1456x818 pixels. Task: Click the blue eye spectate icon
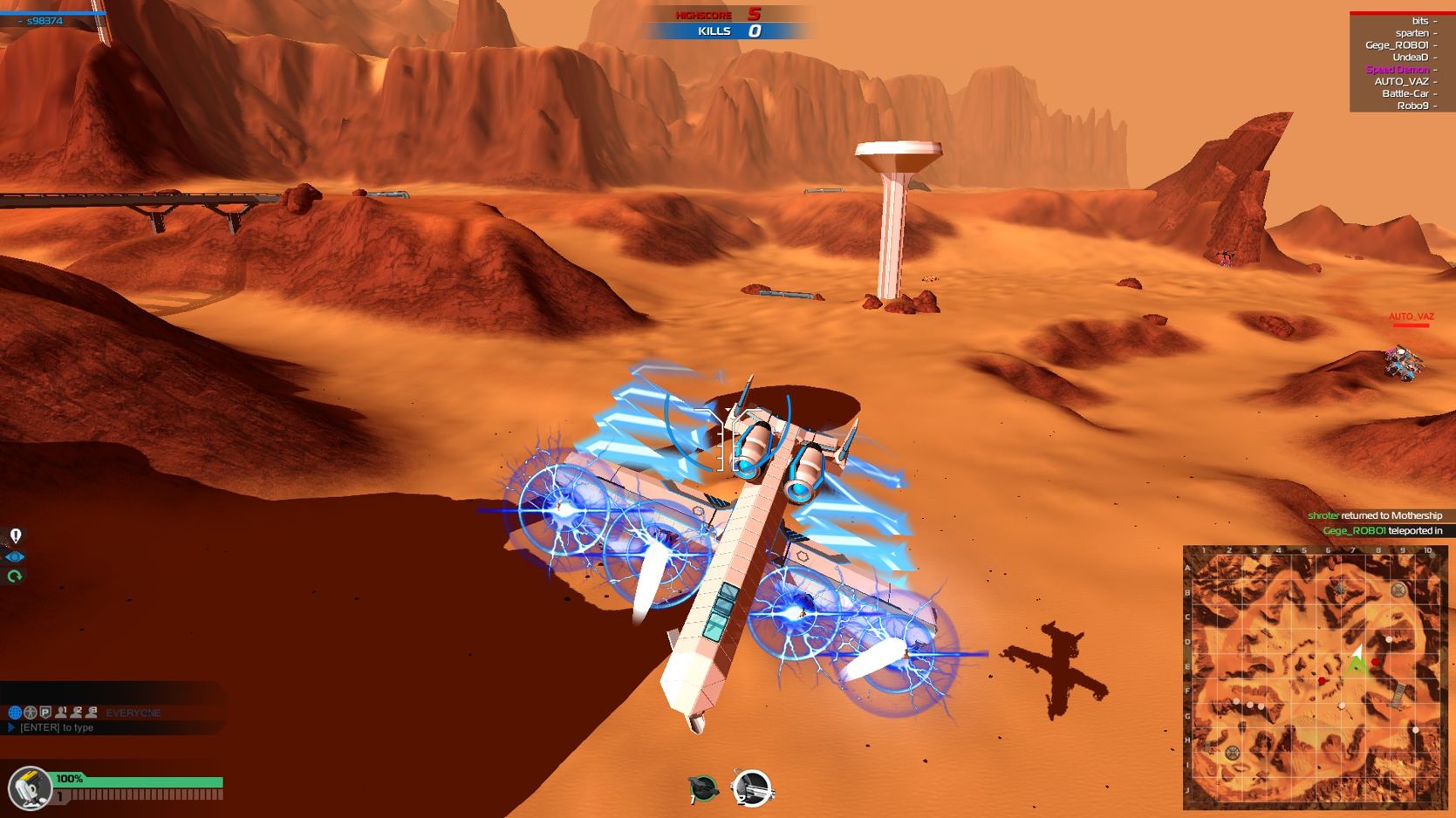coord(14,556)
